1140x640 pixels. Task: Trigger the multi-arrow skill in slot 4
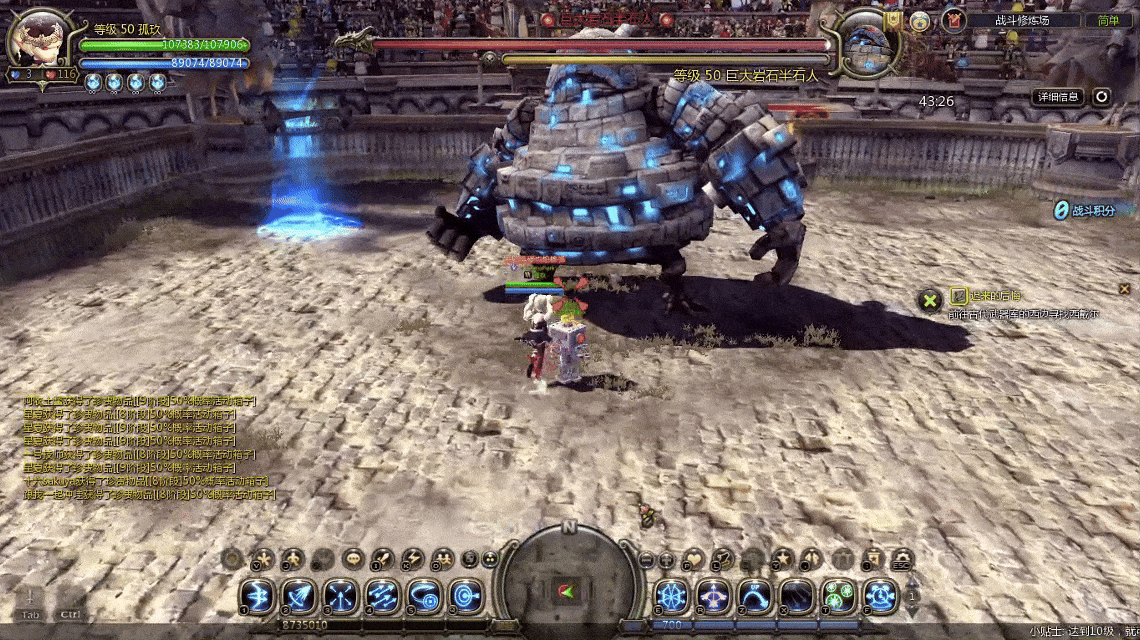(x=381, y=596)
